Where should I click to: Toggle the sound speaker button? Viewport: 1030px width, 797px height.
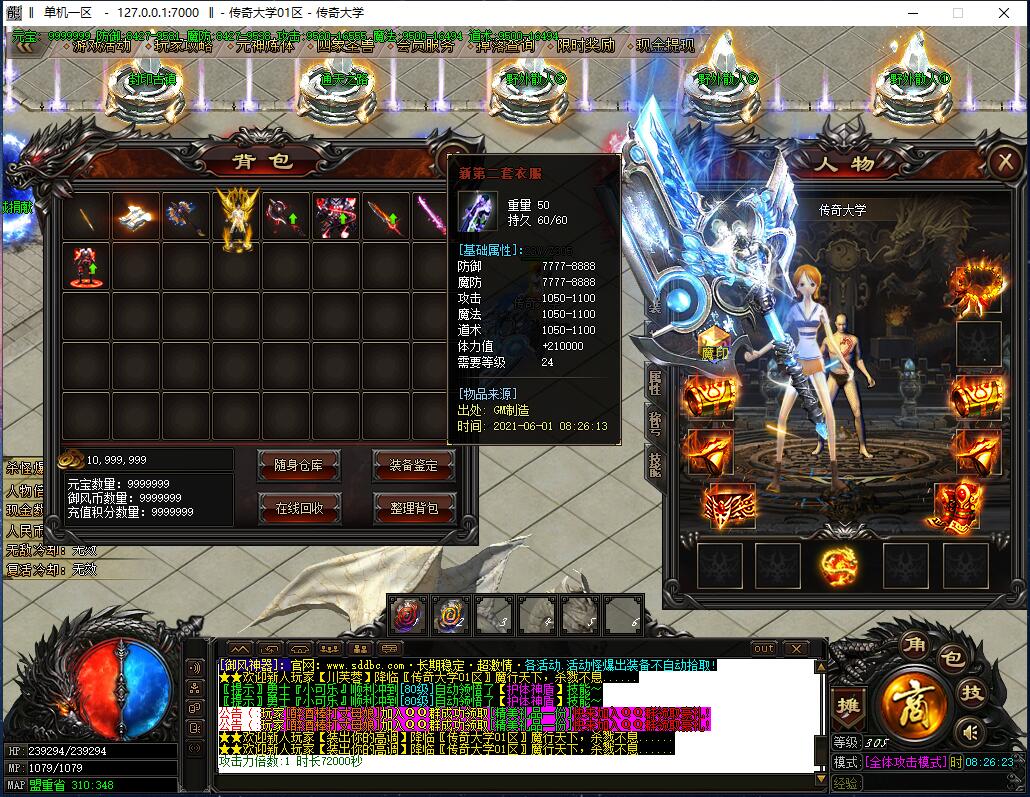(967, 733)
